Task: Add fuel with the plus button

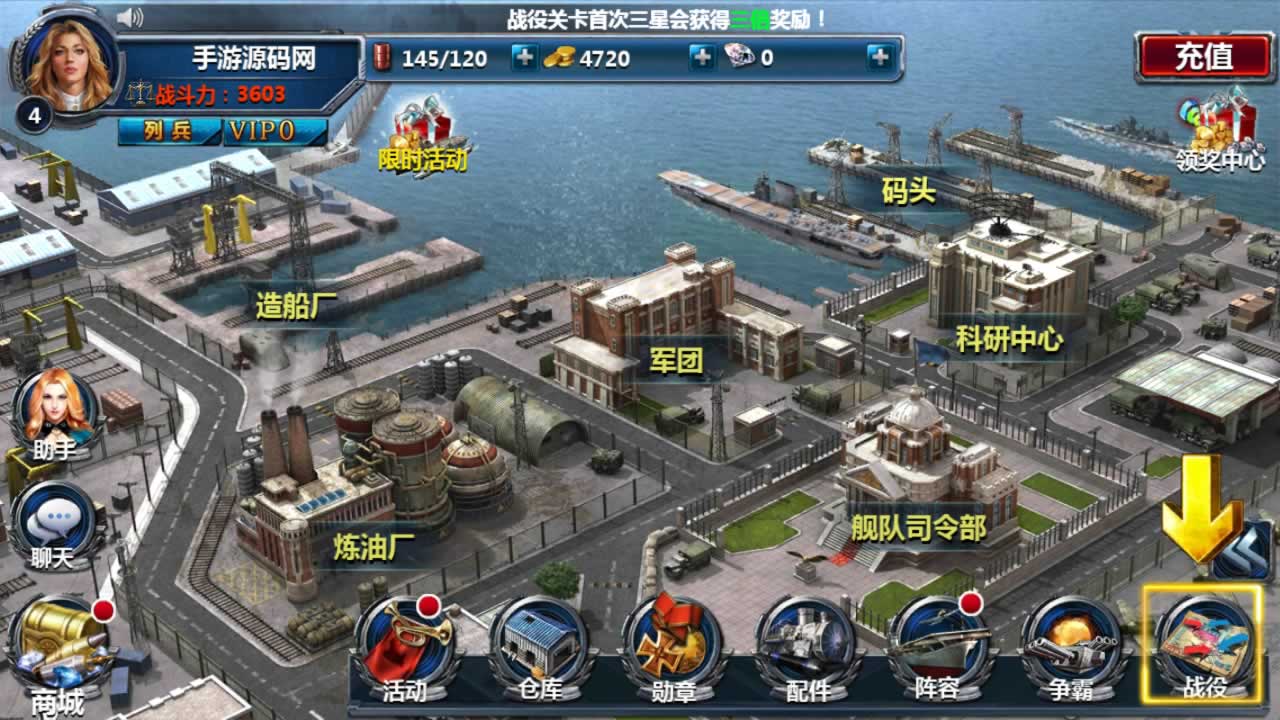Action: tap(524, 58)
